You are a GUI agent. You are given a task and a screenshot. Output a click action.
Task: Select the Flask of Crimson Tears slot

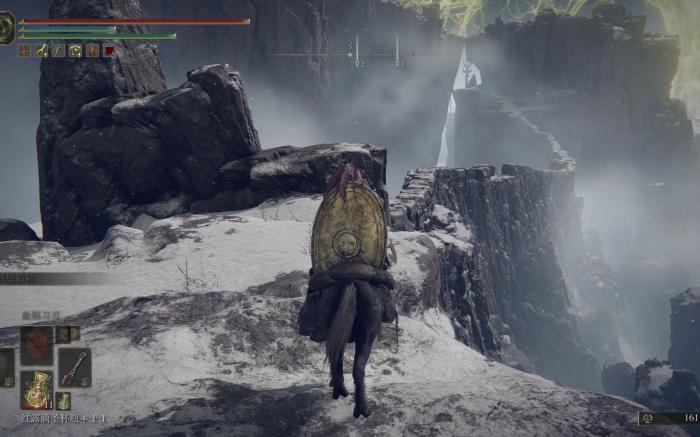37,391
